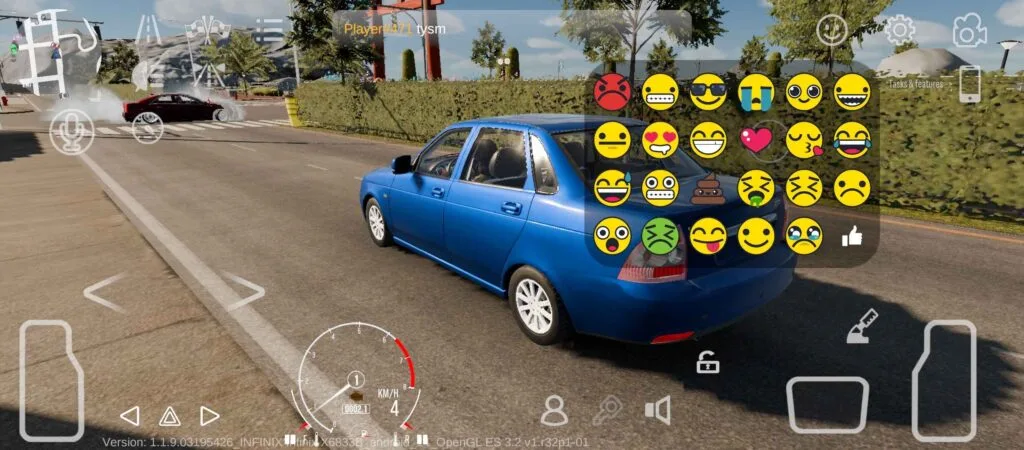Viewport: 1024px width, 450px height.
Task: Choose the heart-eyes emoji
Action: click(660, 140)
